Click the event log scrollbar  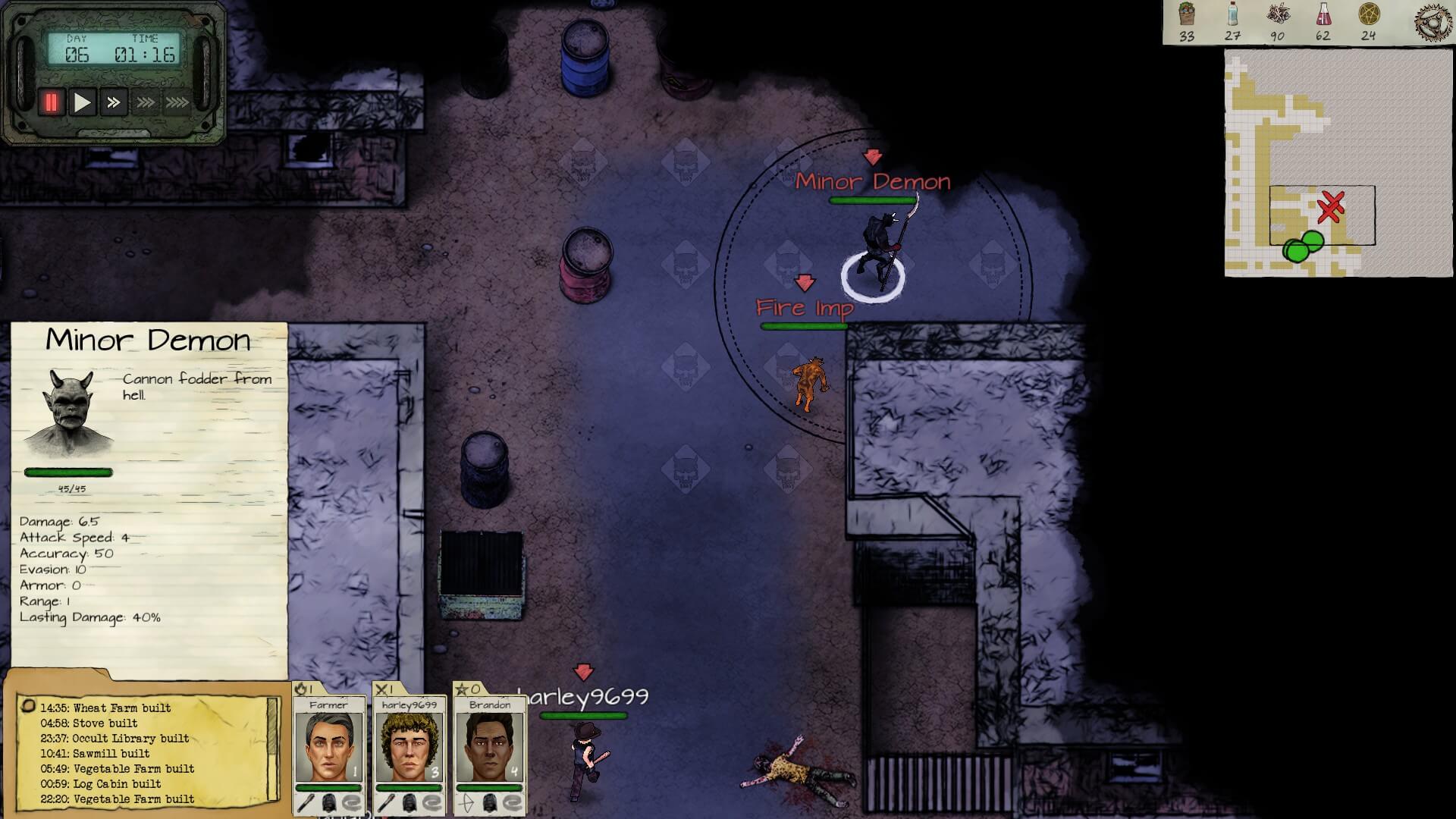(x=273, y=747)
